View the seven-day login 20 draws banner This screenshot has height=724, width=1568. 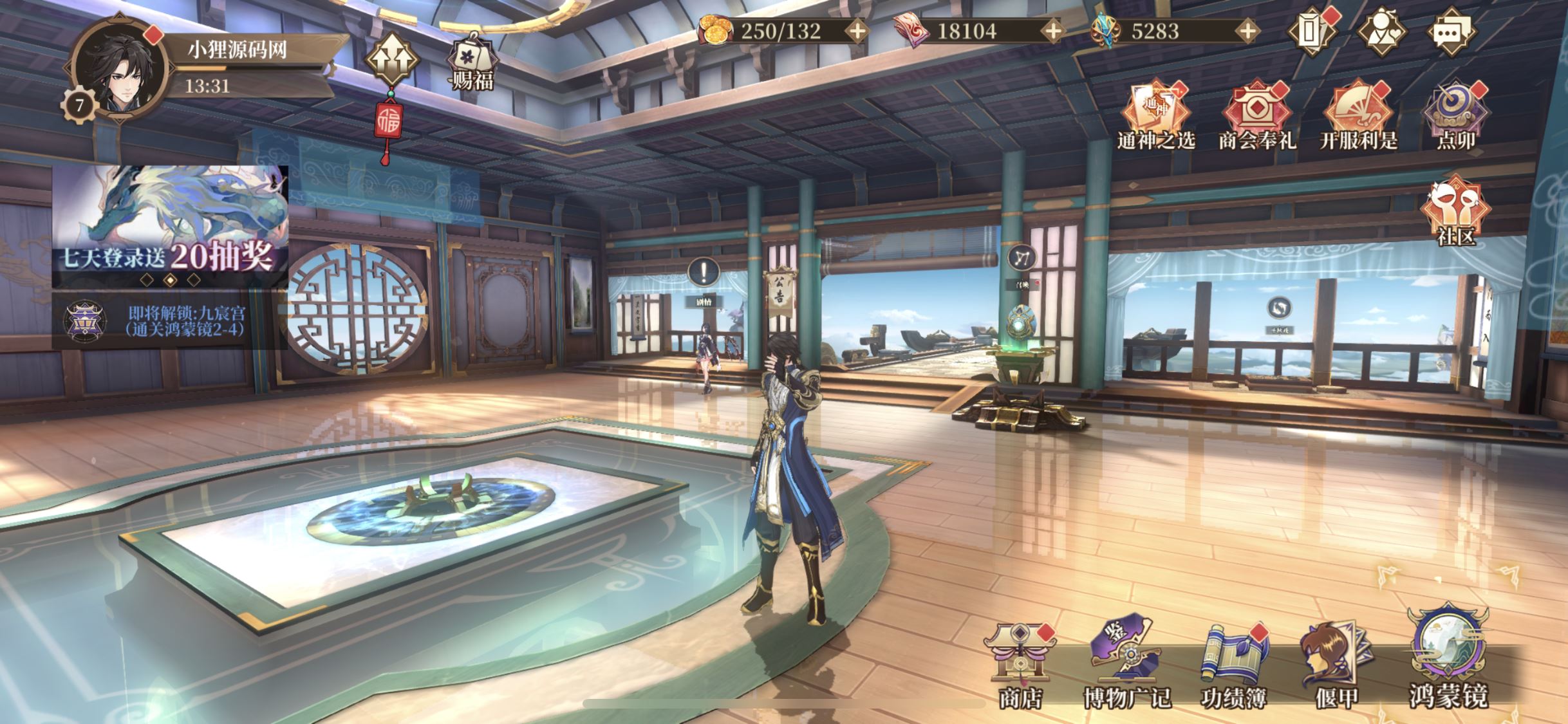click(x=170, y=225)
